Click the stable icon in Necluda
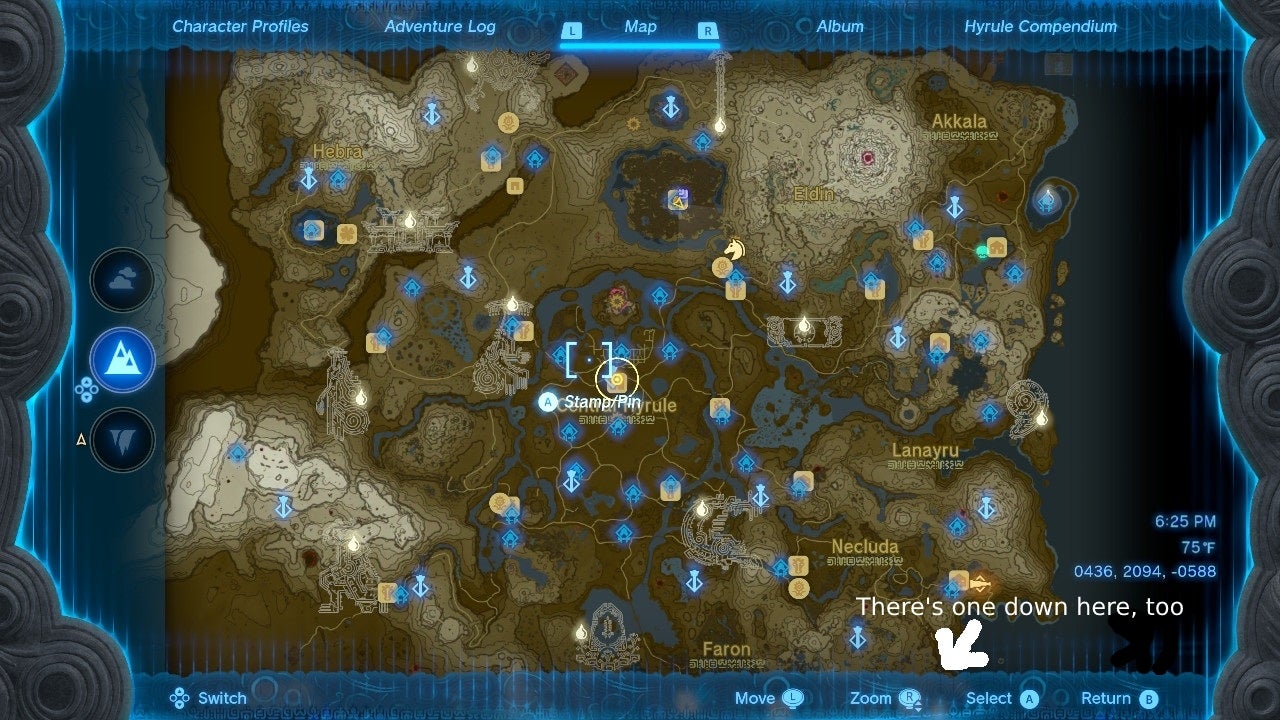The image size is (1280, 720). pos(799,566)
